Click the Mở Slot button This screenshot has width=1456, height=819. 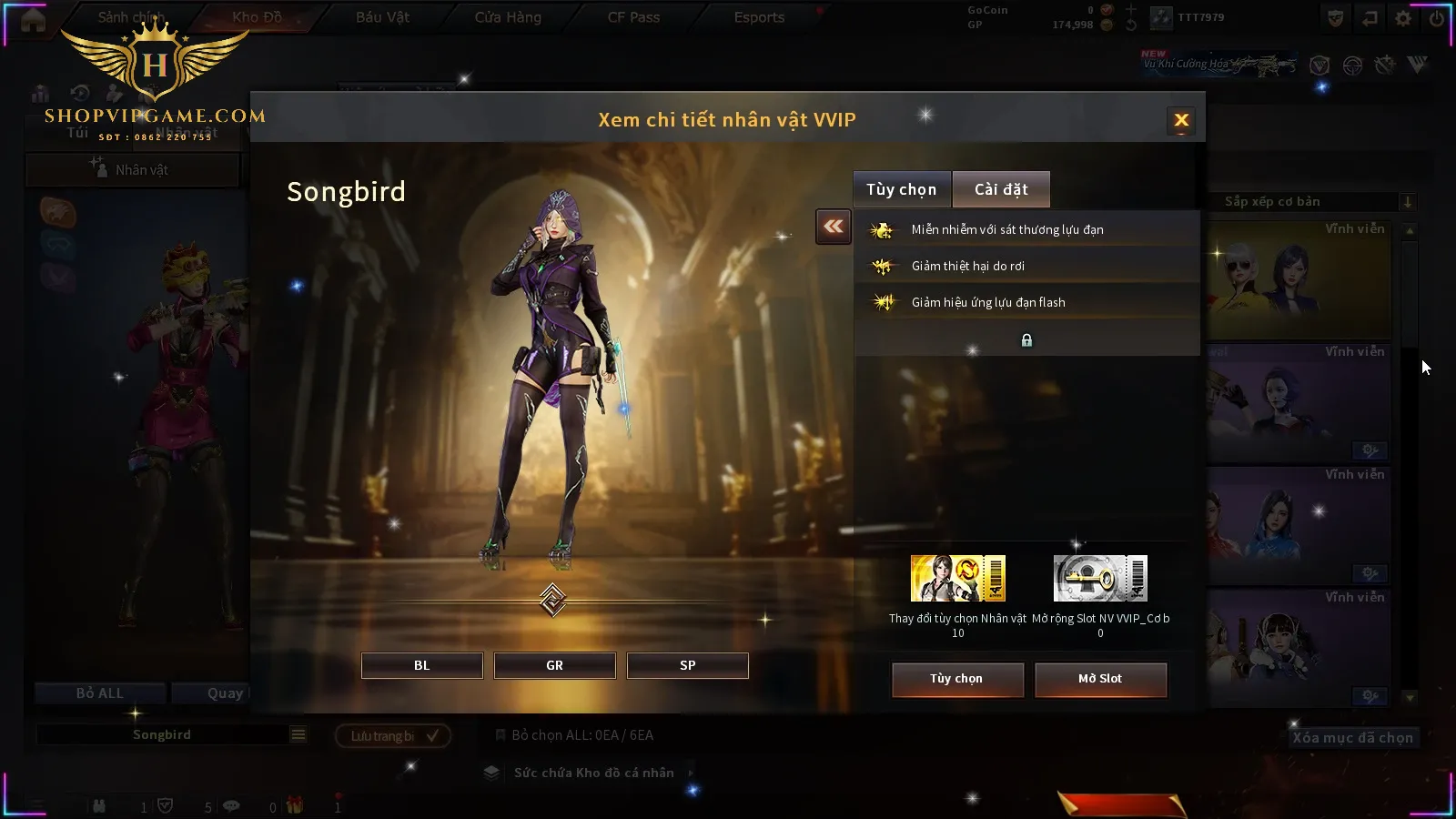(x=1099, y=679)
